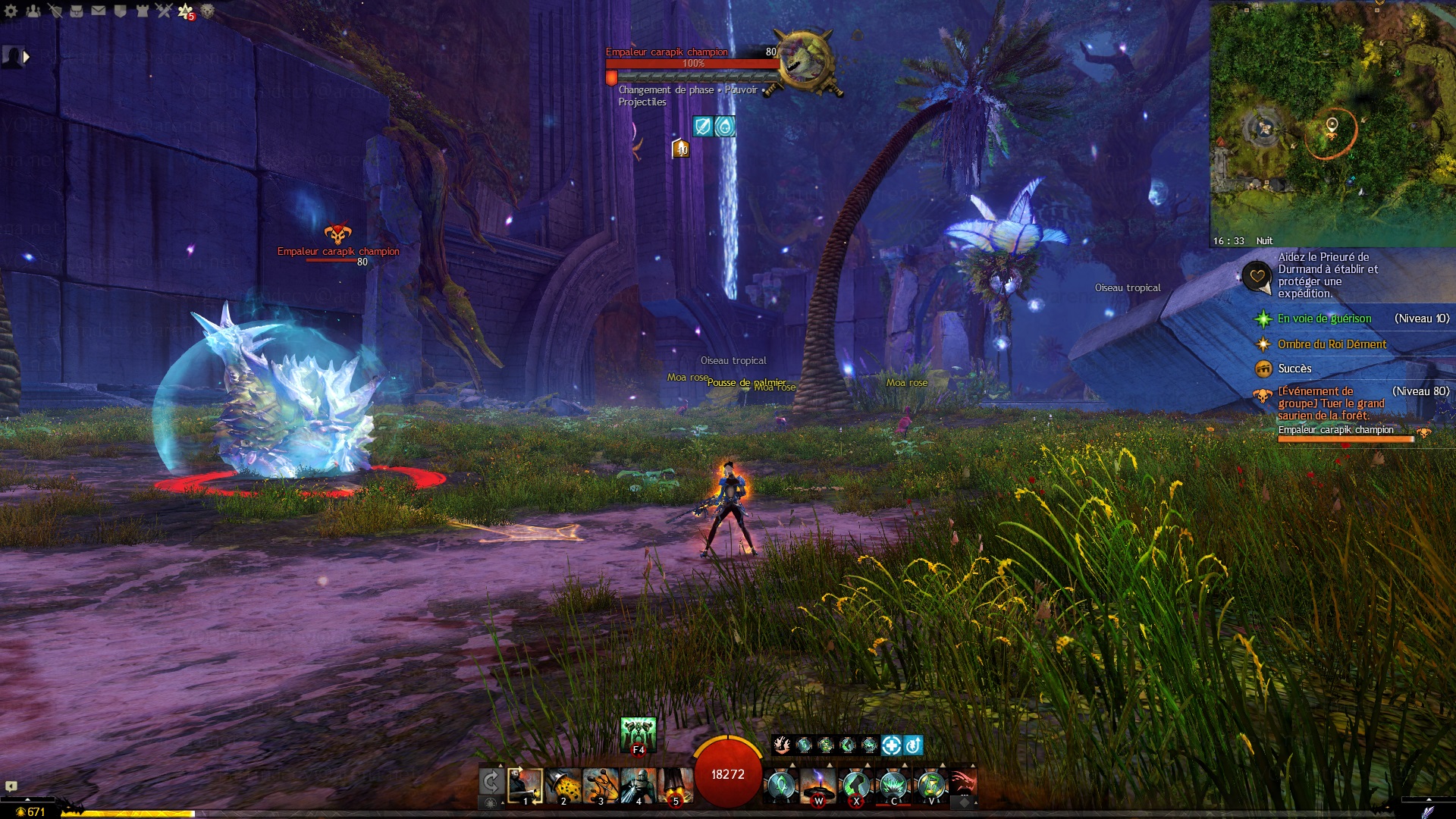Open the gear game menu icon

point(11,11)
